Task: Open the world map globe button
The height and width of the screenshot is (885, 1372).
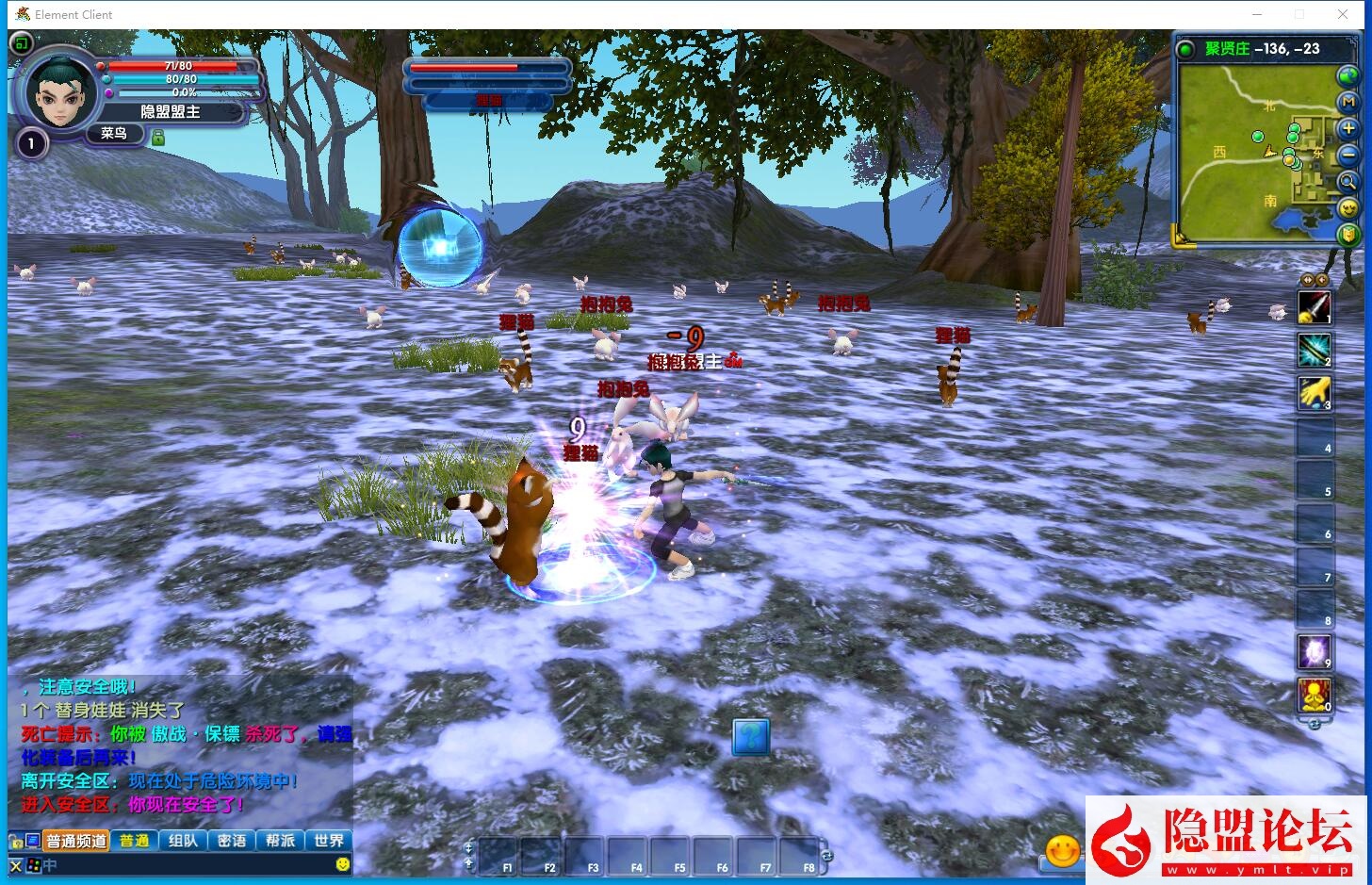Action: tap(1347, 76)
